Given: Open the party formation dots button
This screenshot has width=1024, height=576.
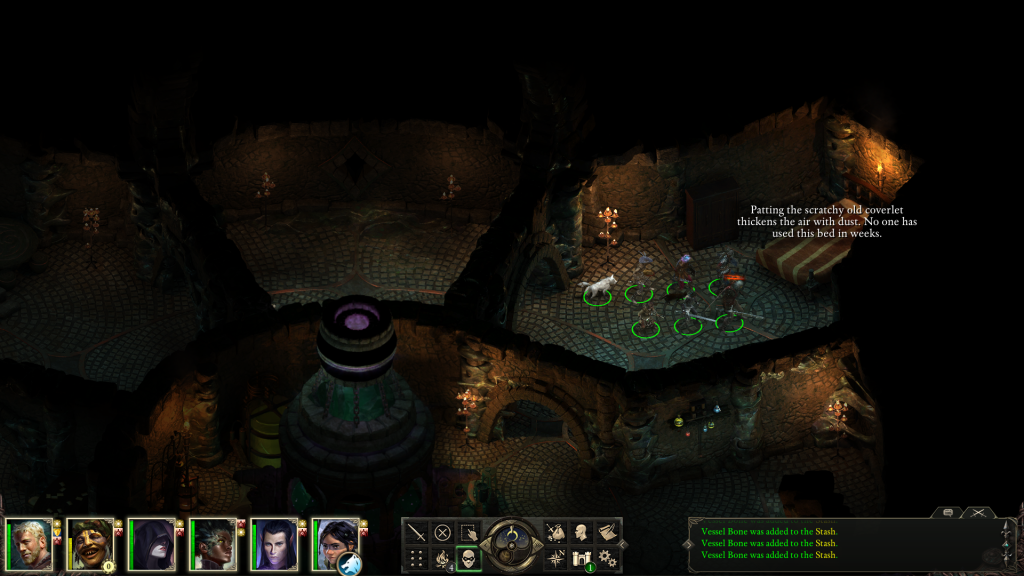Looking at the screenshot, I should (415, 558).
